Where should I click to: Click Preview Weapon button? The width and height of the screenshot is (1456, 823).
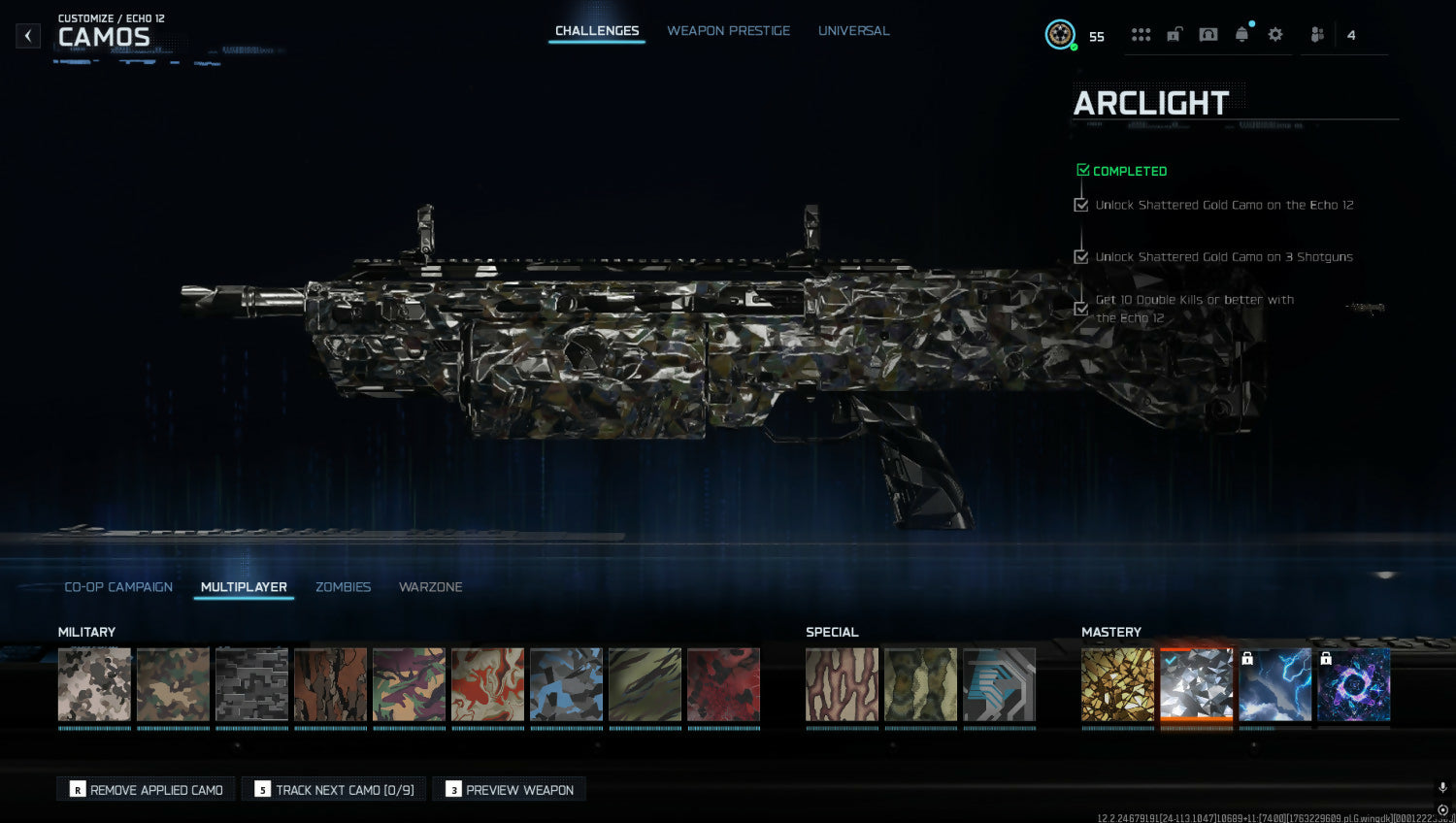point(510,790)
